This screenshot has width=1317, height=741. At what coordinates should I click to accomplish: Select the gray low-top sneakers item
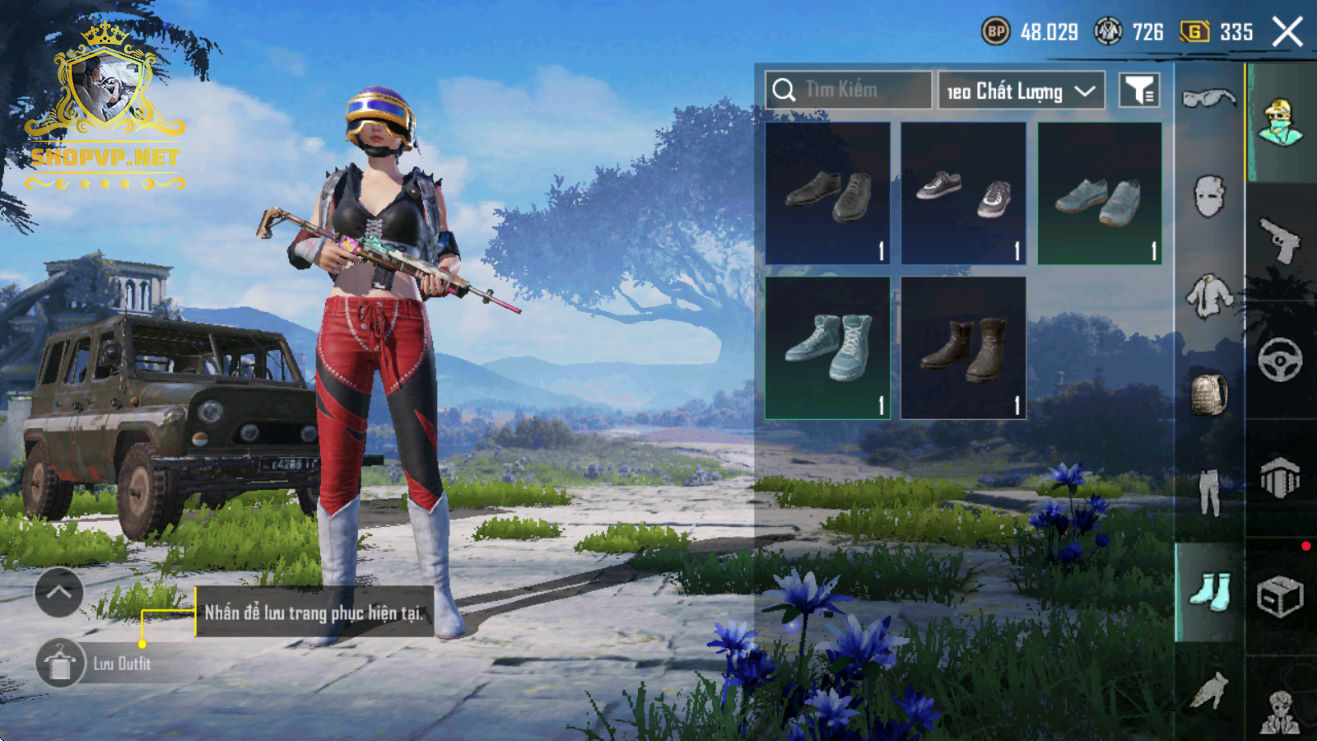[x=1099, y=193]
